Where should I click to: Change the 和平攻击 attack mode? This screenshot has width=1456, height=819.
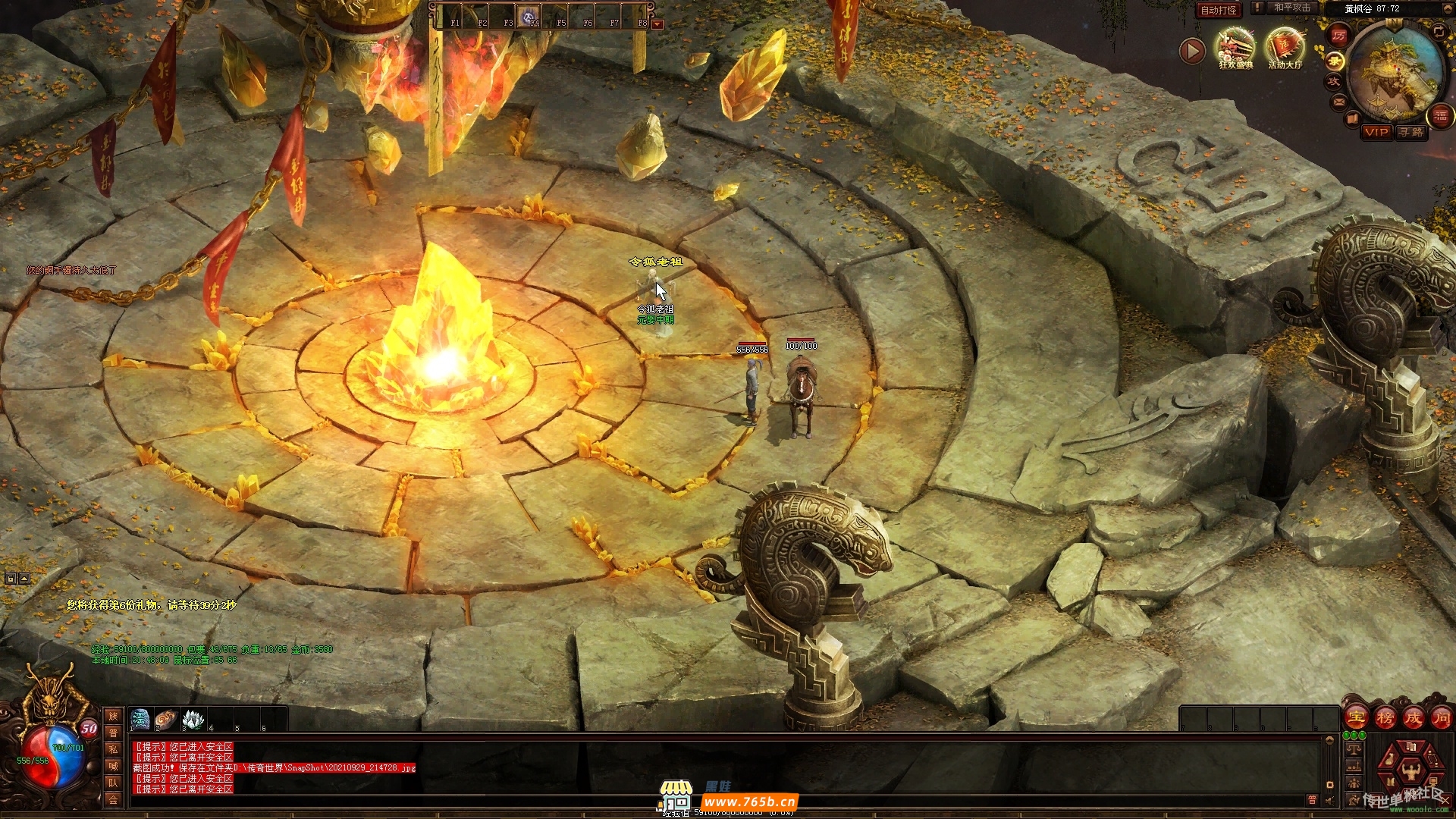1291,8
